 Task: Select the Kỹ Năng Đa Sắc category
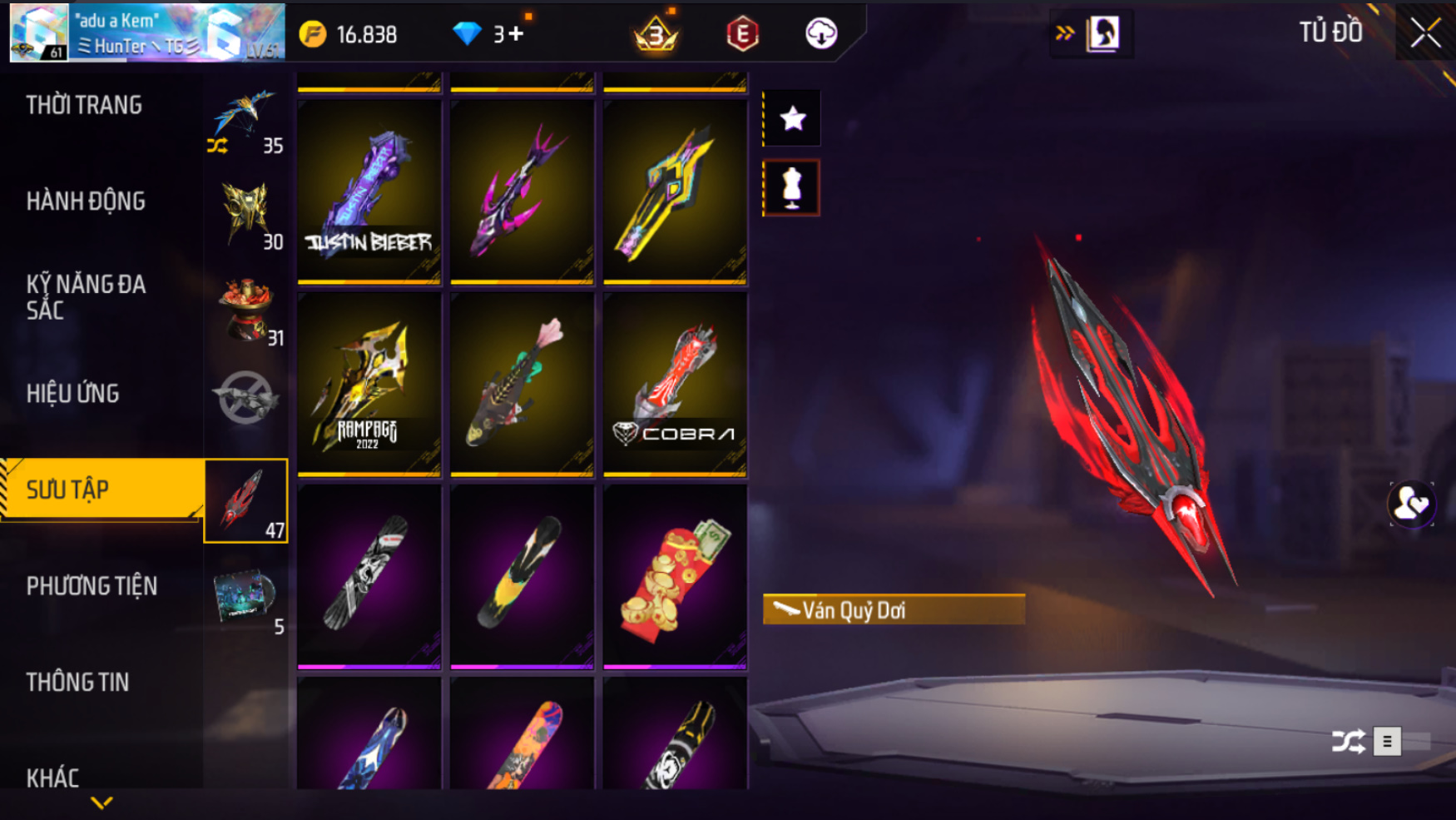tap(86, 297)
